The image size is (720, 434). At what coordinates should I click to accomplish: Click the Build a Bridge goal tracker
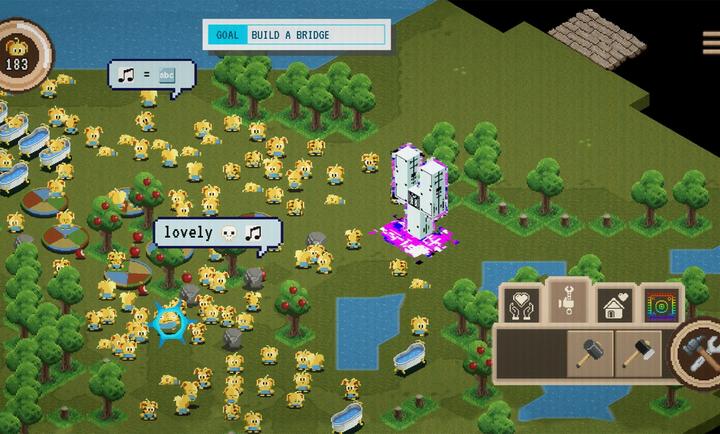click(295, 35)
